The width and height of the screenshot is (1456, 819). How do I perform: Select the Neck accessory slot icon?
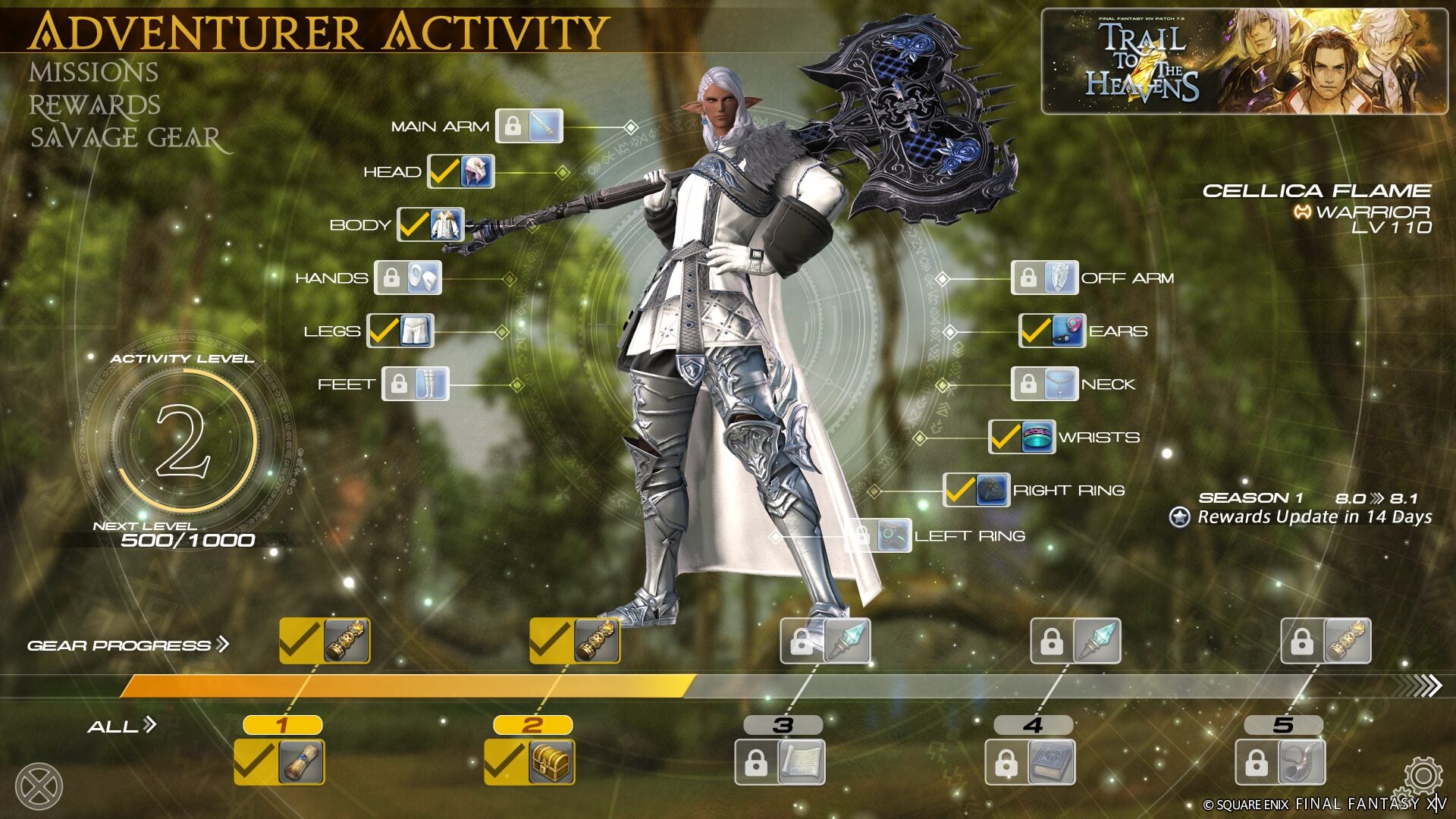(1060, 384)
